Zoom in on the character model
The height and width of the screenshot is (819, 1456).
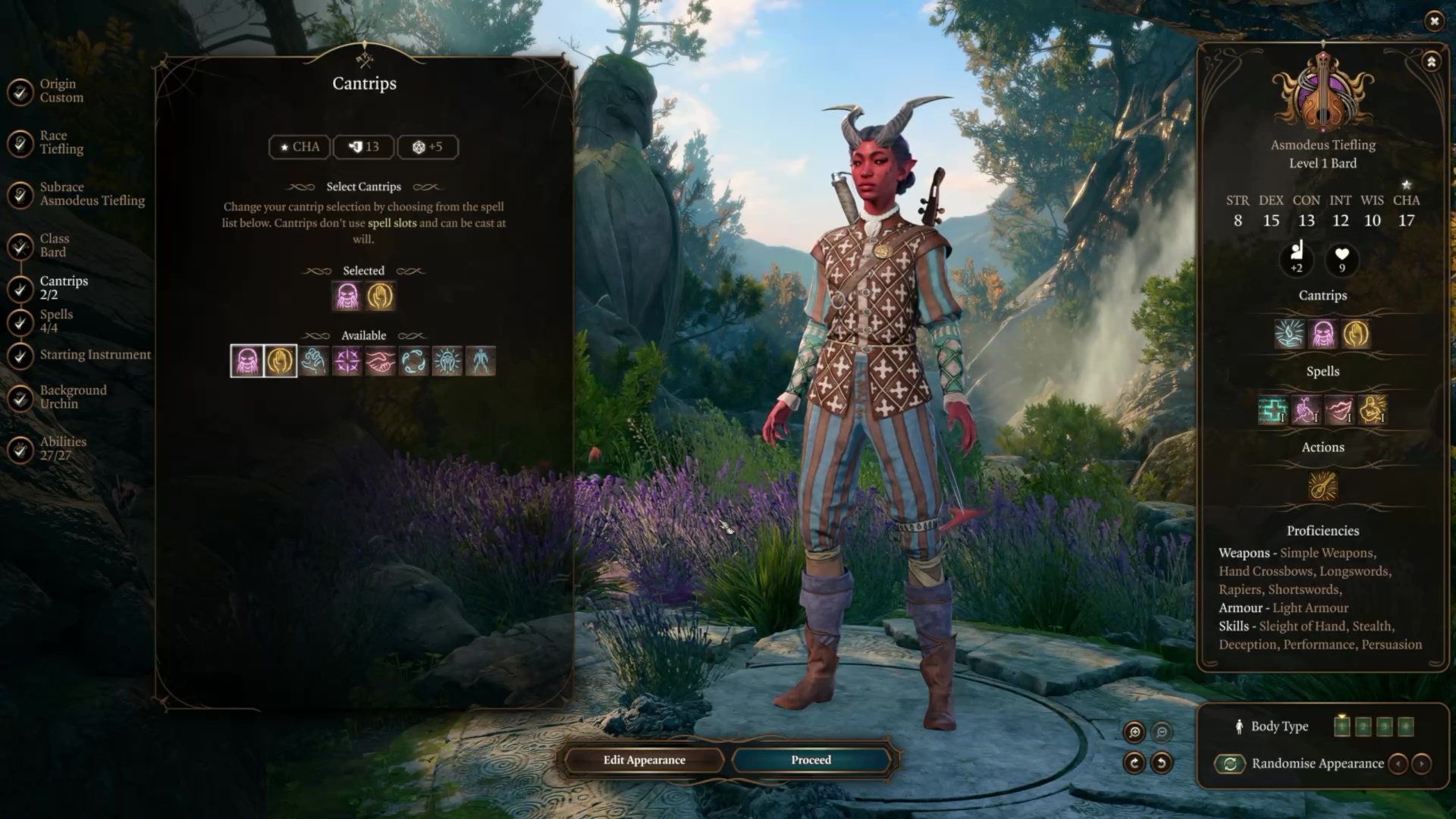[x=1134, y=732]
